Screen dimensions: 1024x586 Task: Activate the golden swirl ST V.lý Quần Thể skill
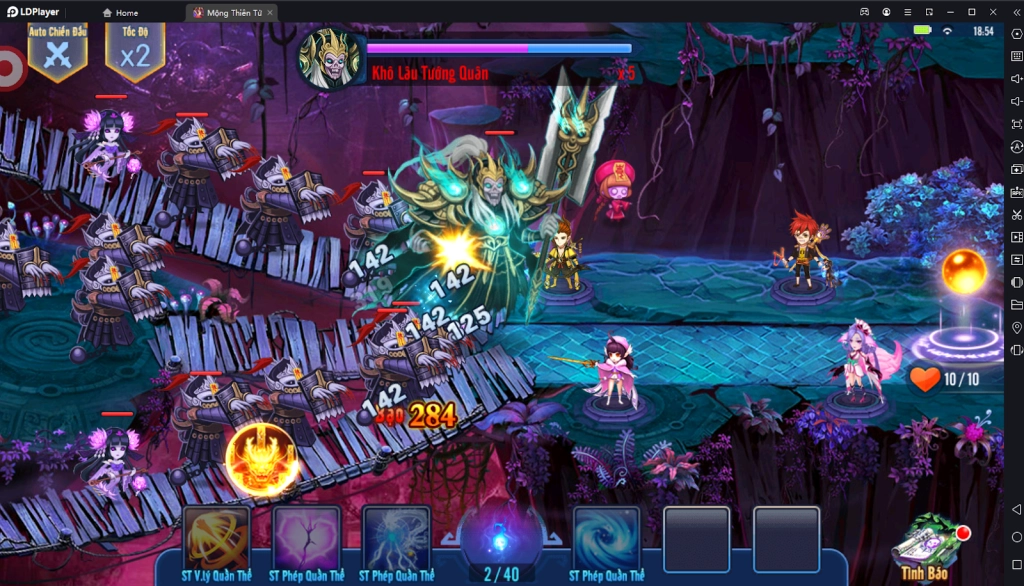(x=217, y=539)
